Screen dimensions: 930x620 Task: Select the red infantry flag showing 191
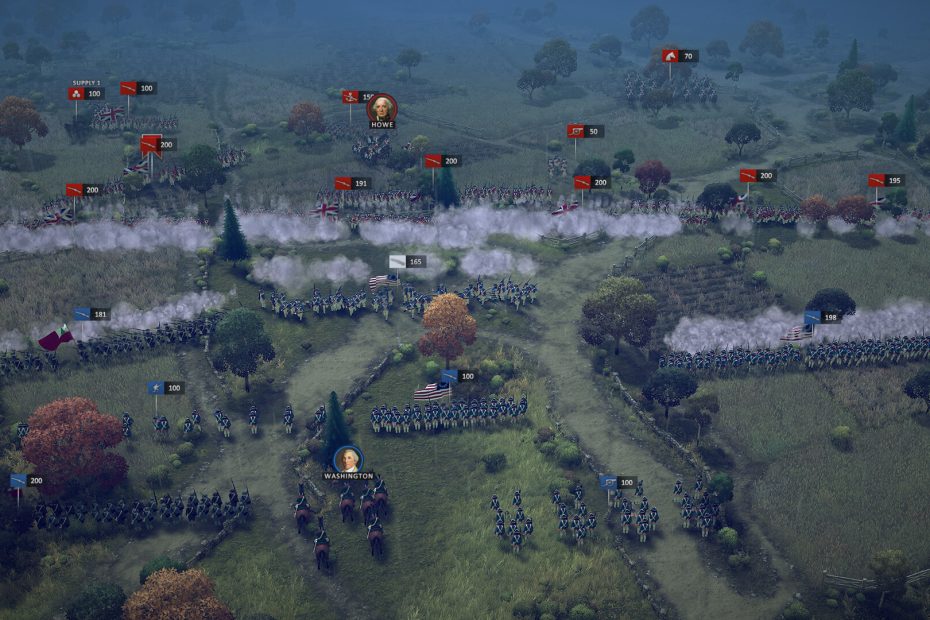click(343, 183)
